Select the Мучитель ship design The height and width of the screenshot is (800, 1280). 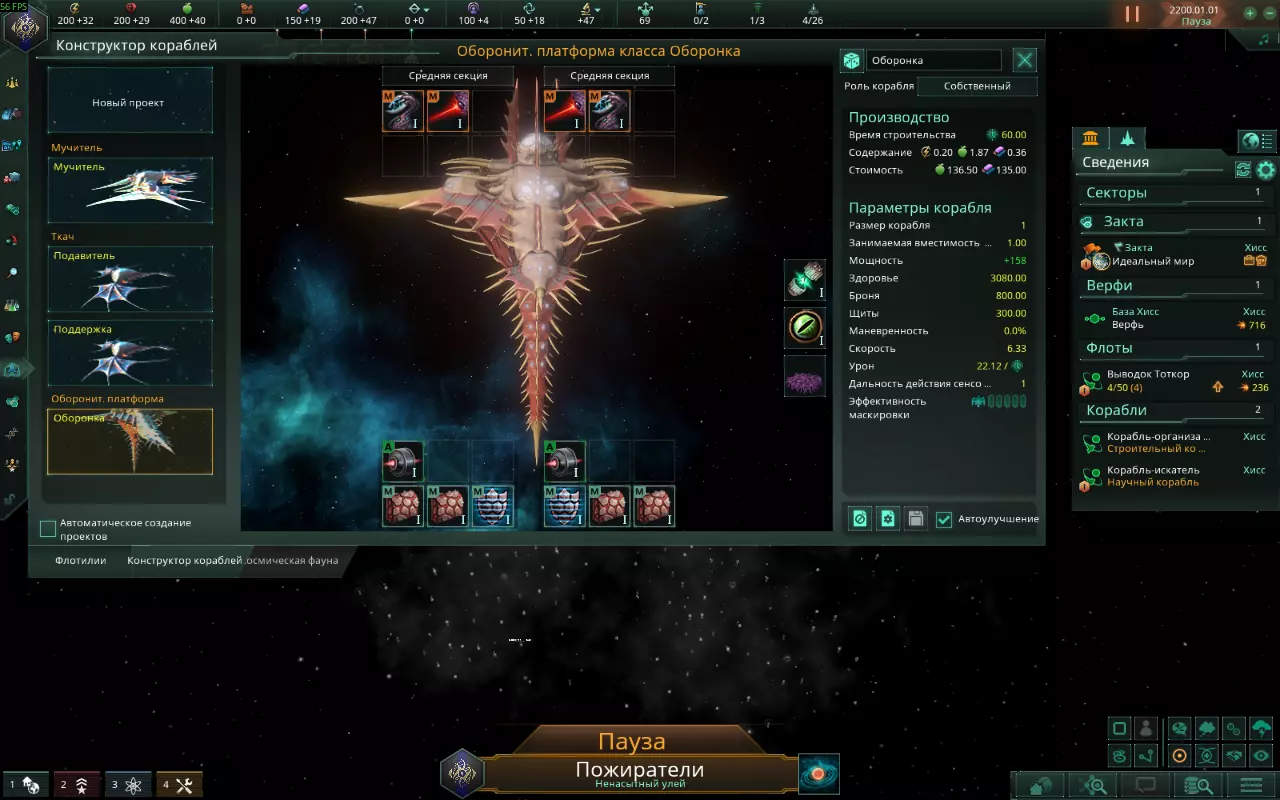click(x=130, y=189)
